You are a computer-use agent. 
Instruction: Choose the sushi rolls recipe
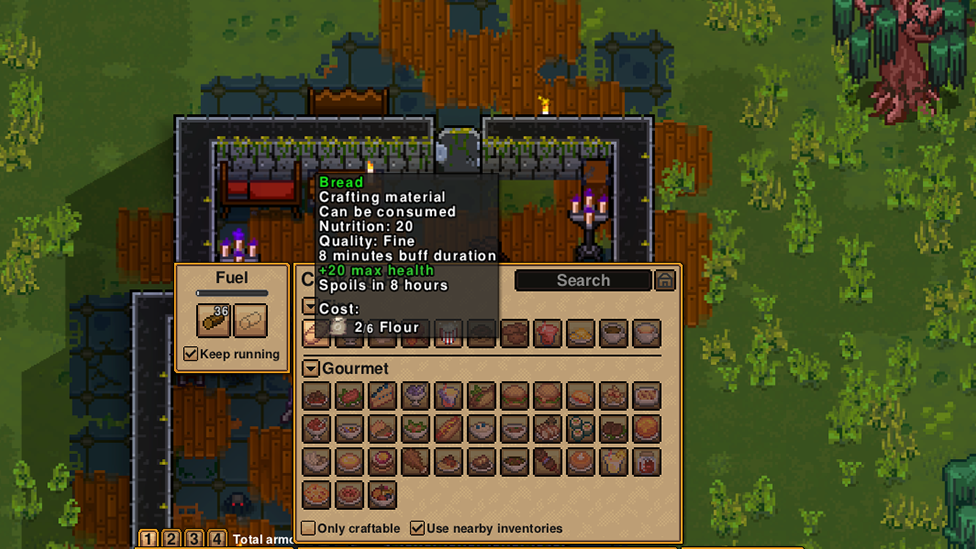580,429
